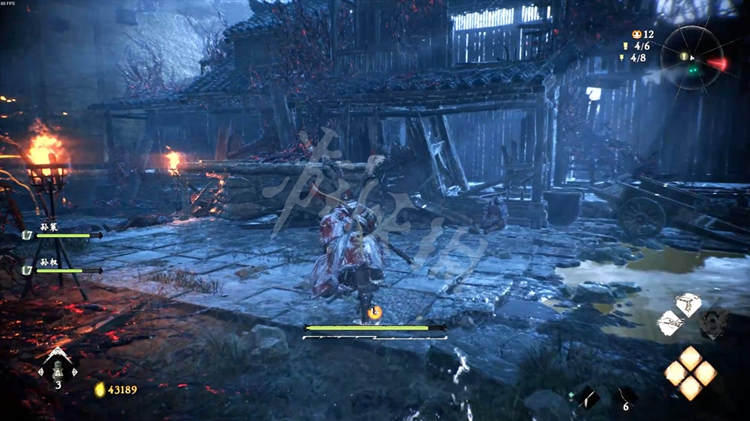Select ally 孙权 in the party list

50,264
